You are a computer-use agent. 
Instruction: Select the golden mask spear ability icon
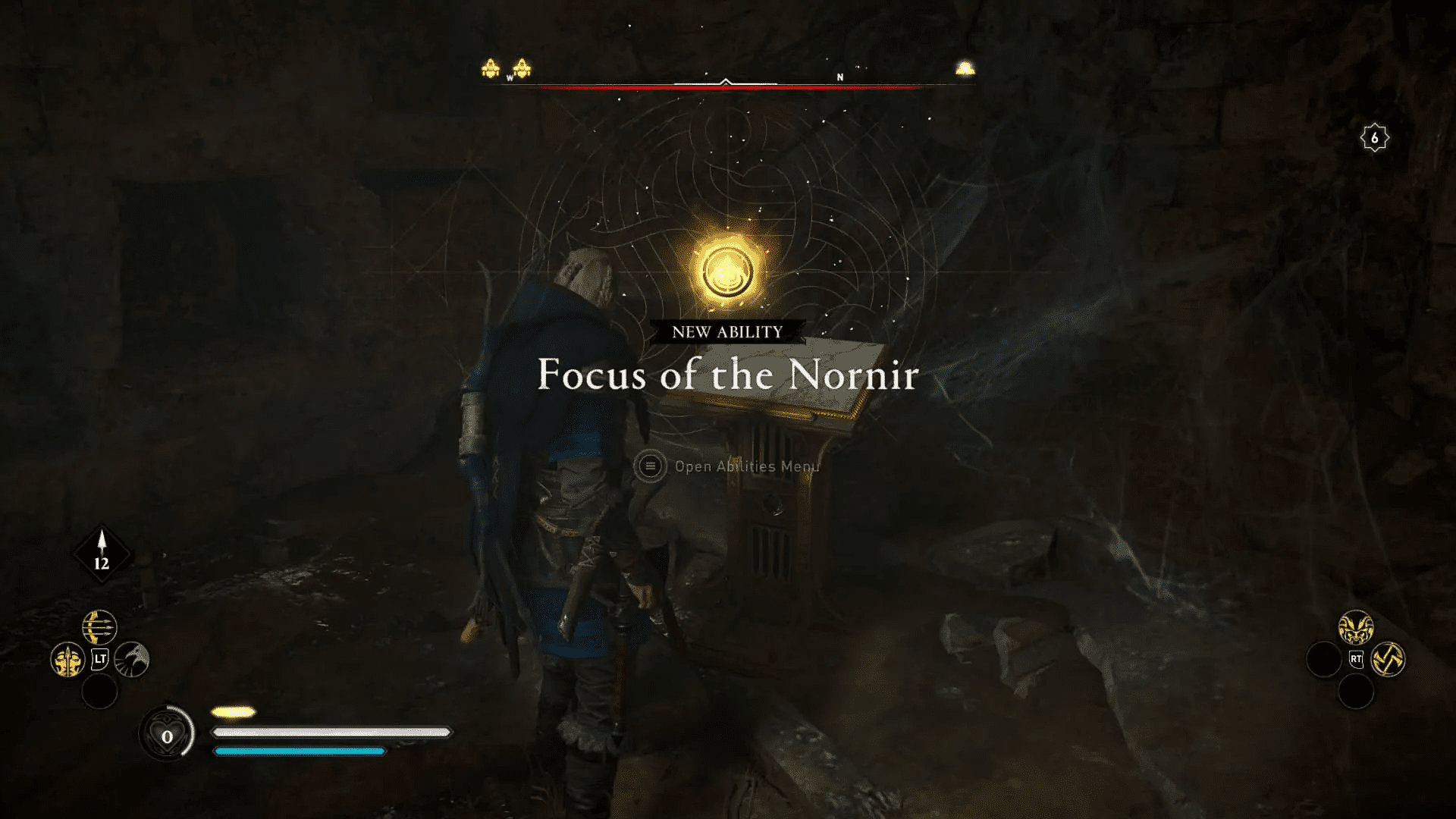coord(67,661)
